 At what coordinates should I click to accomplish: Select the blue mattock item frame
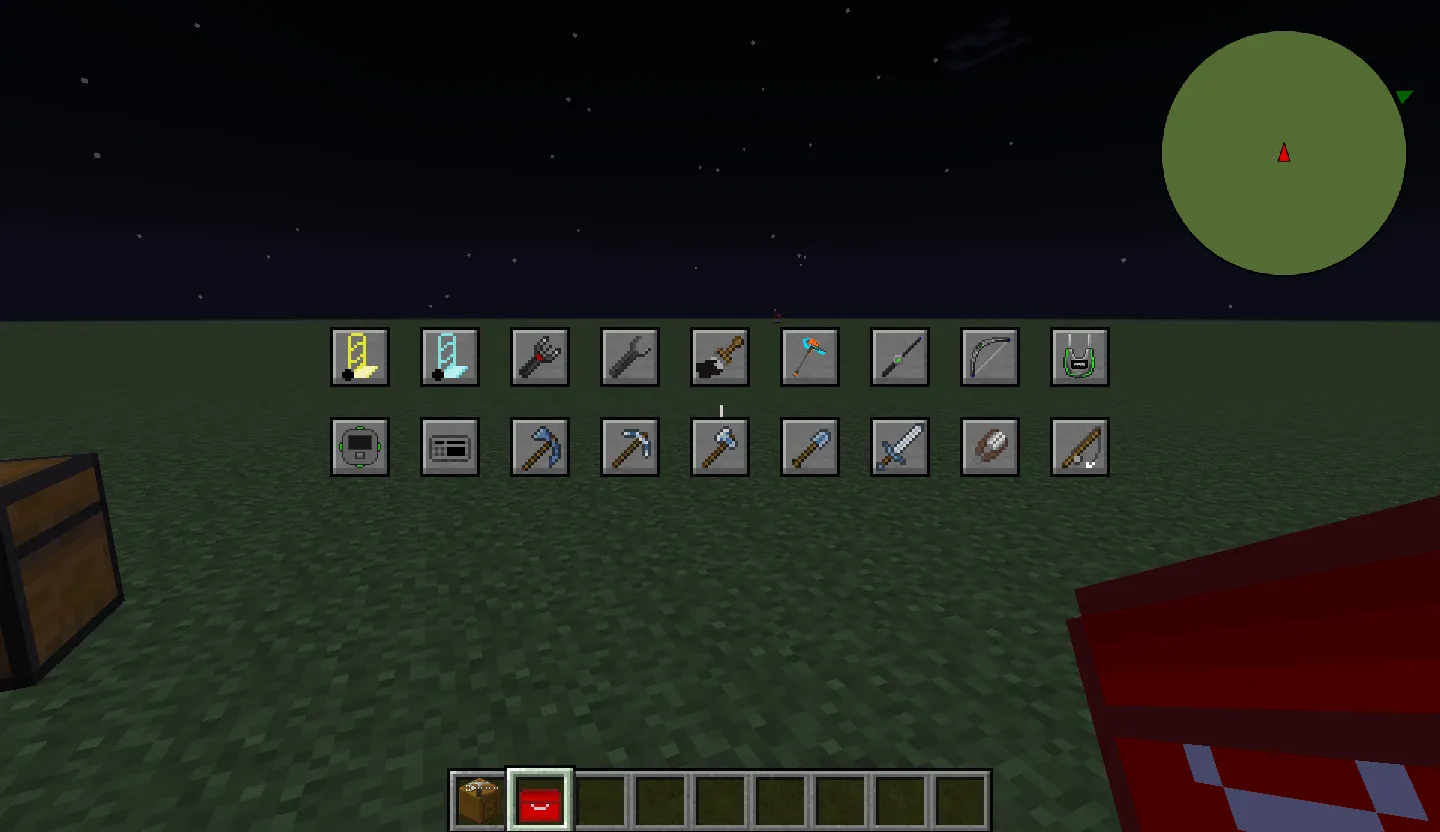click(x=539, y=447)
